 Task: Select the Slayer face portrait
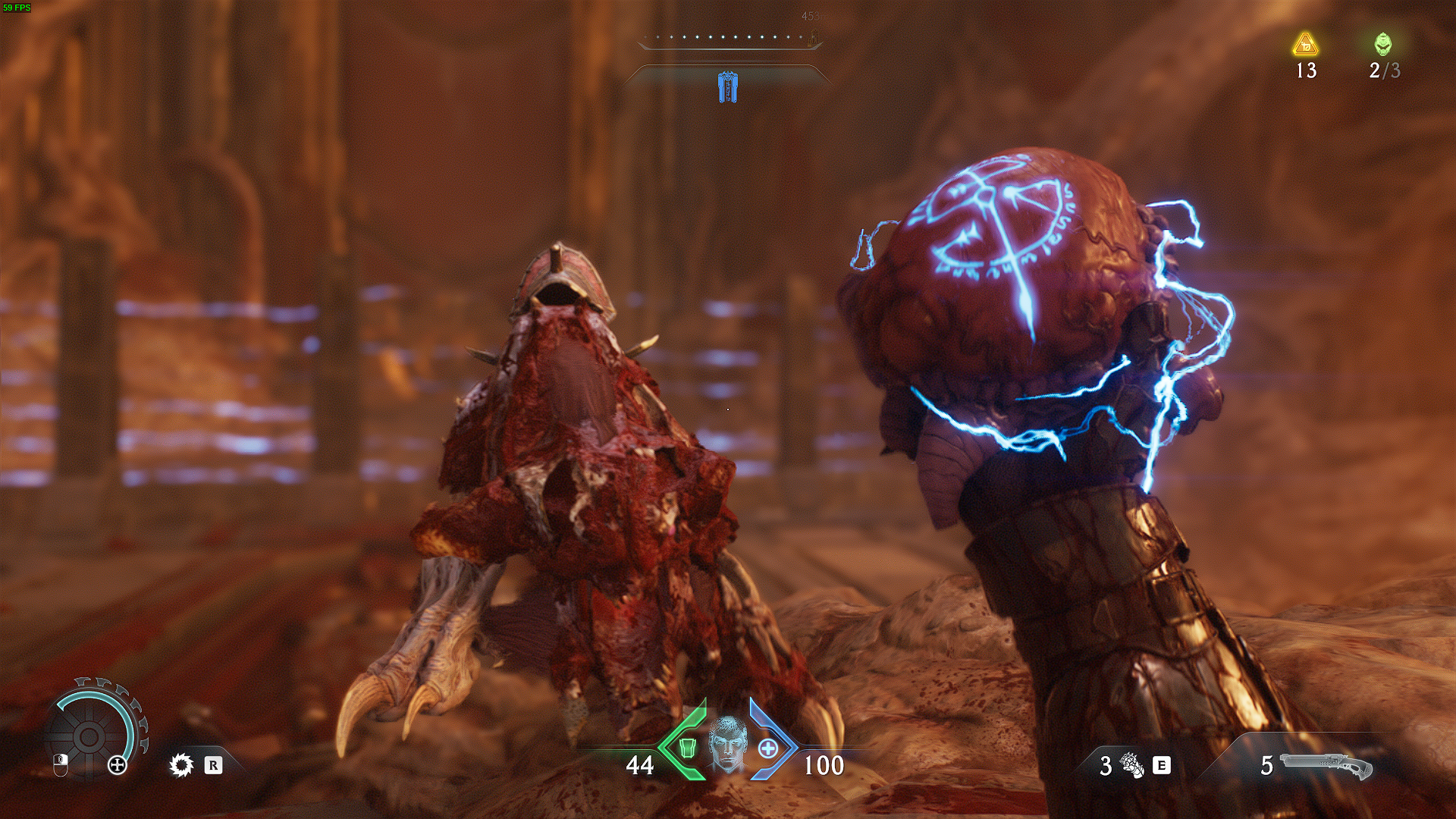[x=727, y=744]
